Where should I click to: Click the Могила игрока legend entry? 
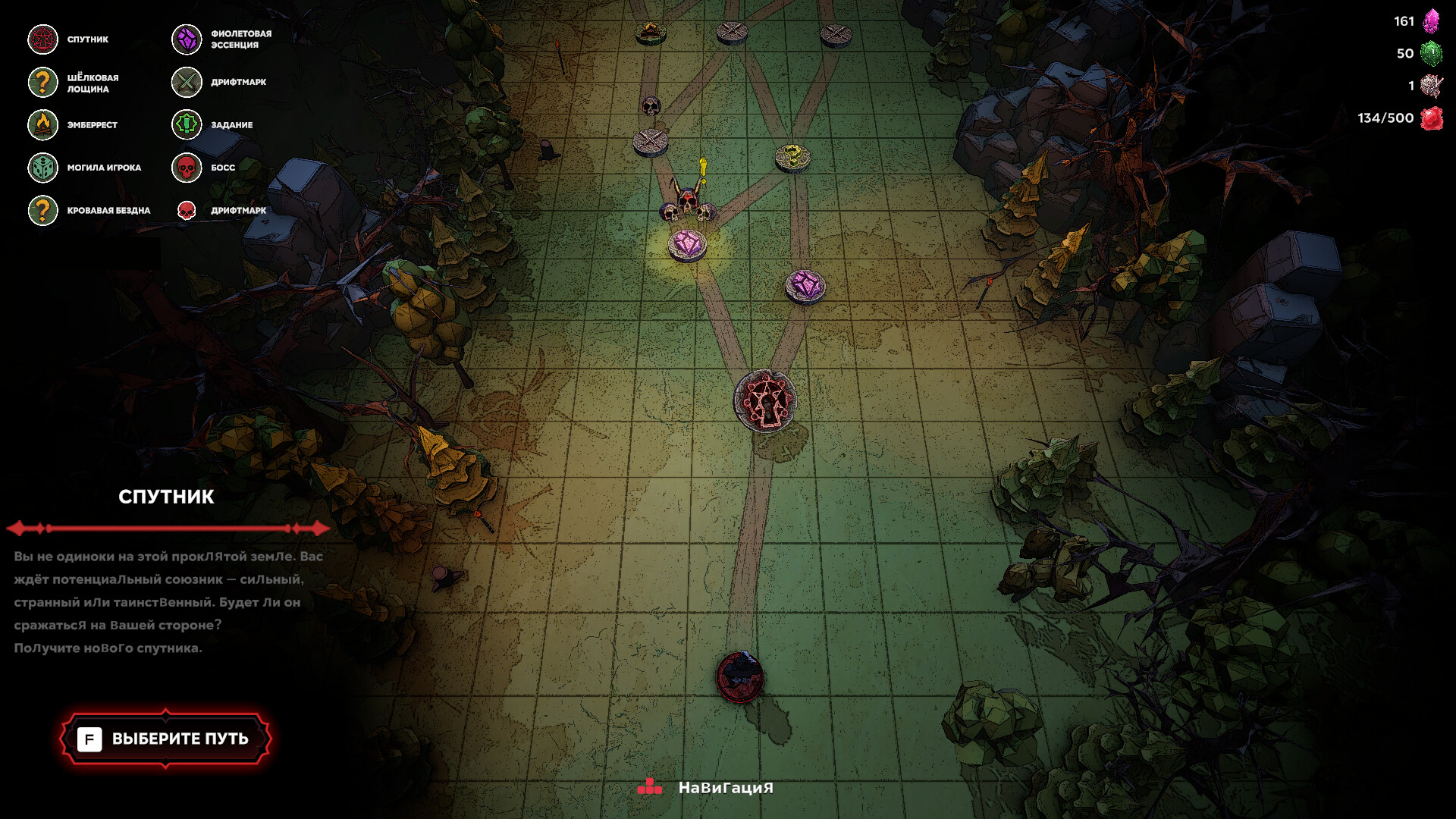click(x=86, y=168)
